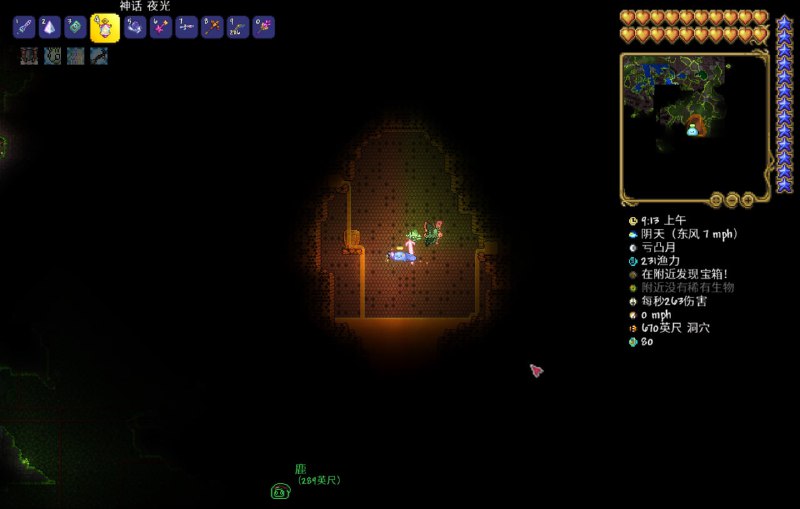The height and width of the screenshot is (509, 800).
Task: Choose the orange pickaxe in hotbar slot 8
Action: click(x=212, y=28)
